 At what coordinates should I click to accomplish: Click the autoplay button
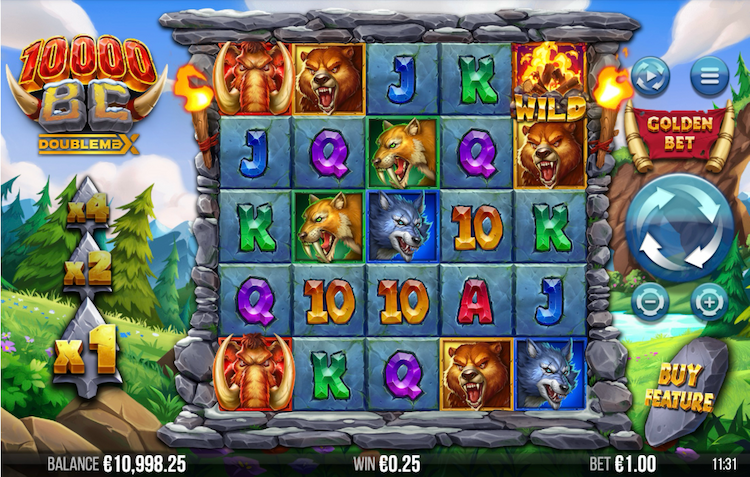(x=651, y=74)
